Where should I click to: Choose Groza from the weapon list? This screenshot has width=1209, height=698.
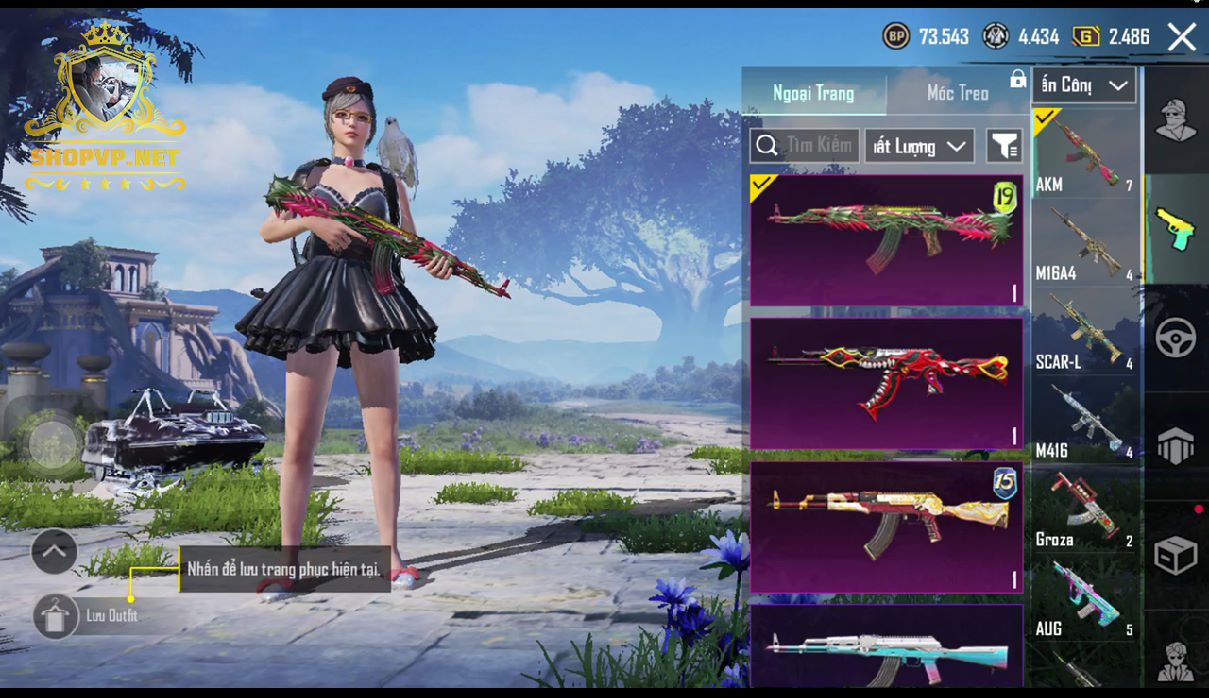point(1085,508)
